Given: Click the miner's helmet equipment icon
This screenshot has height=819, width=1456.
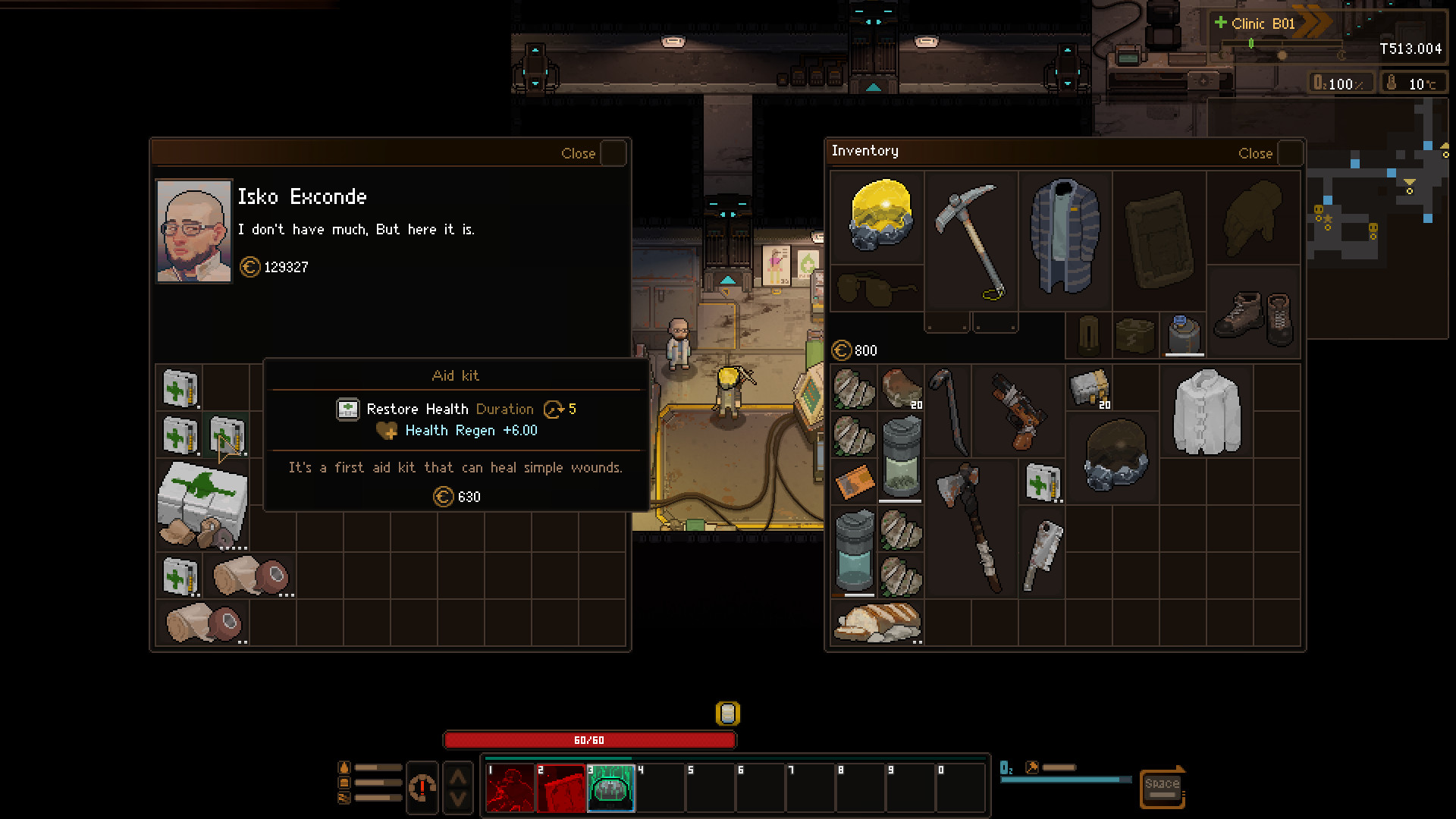Looking at the screenshot, I should pos(877,218).
